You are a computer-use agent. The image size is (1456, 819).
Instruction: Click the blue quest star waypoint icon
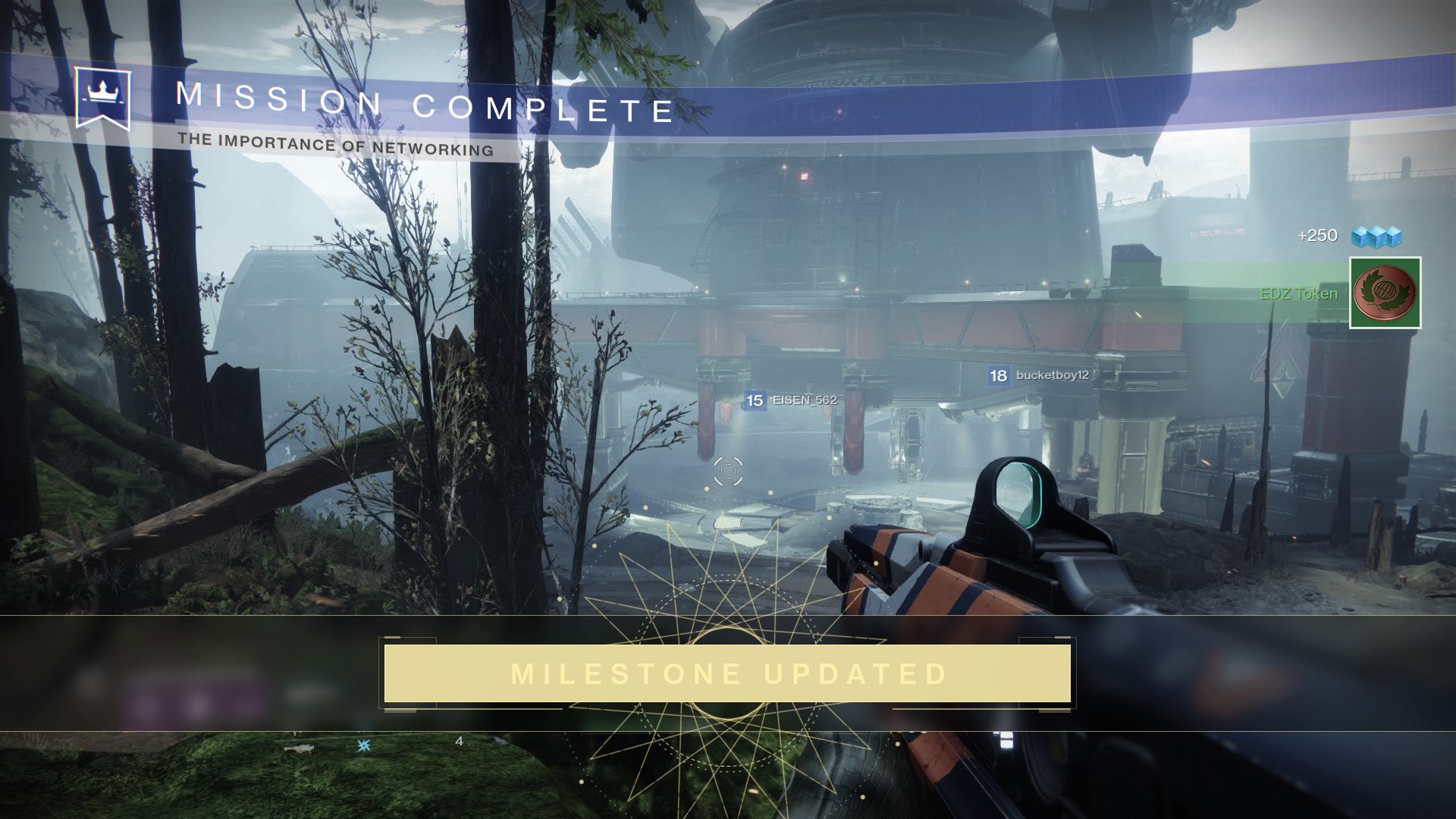coord(362,747)
